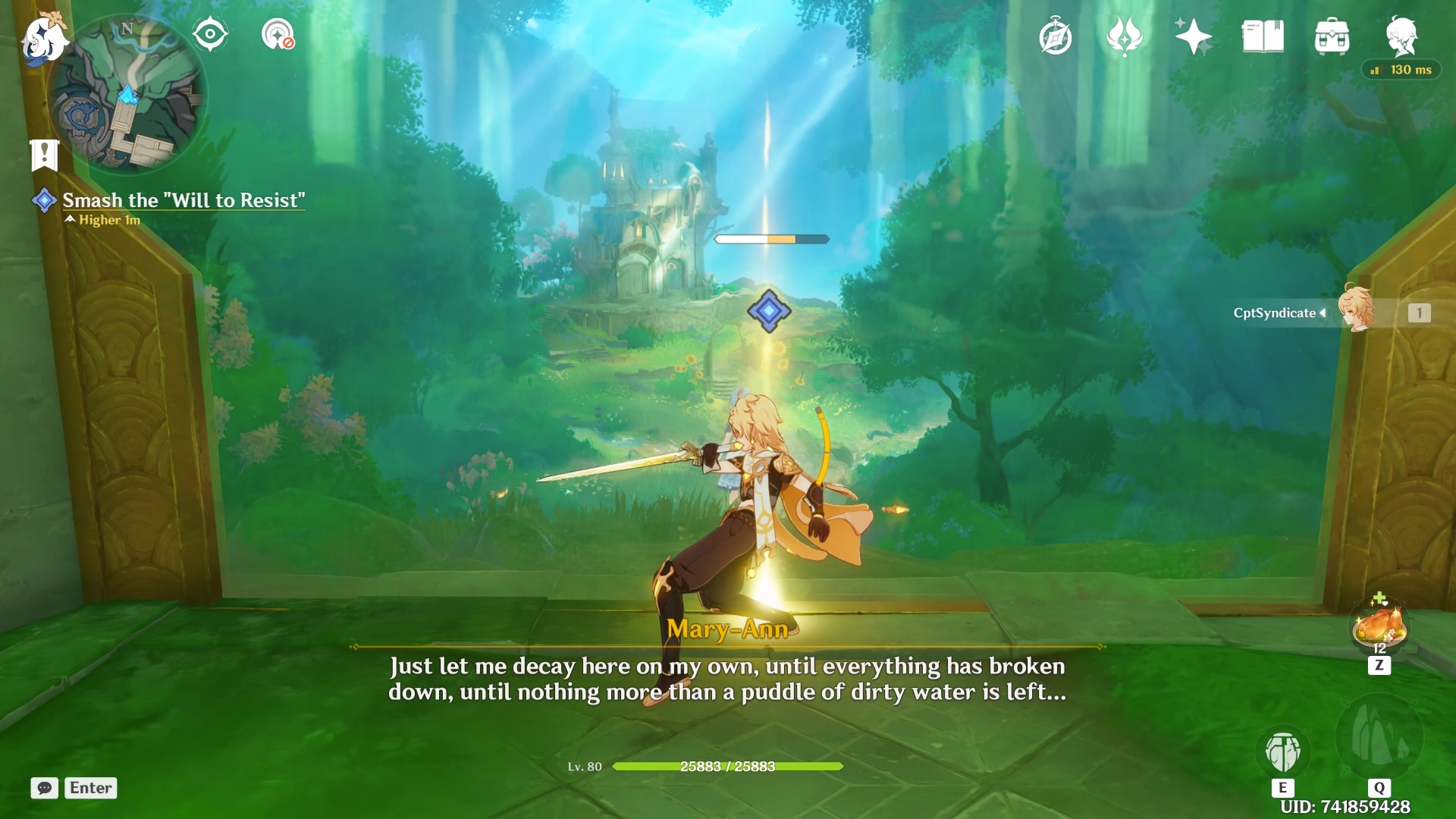Open the quest log exclamation banner
Viewport: 1456px width, 819px height.
coord(45,155)
